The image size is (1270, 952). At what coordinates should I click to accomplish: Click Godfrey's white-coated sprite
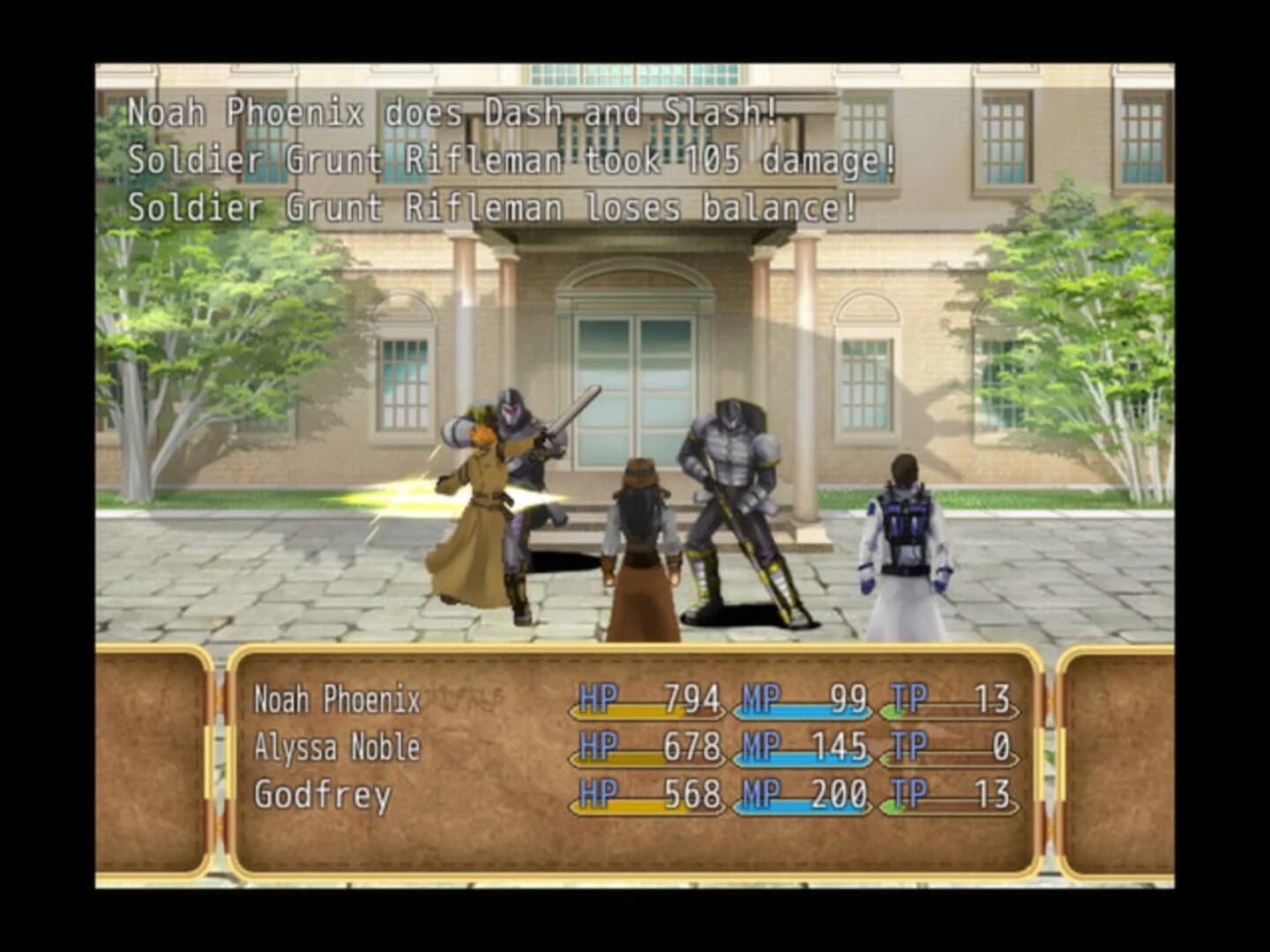click(900, 538)
